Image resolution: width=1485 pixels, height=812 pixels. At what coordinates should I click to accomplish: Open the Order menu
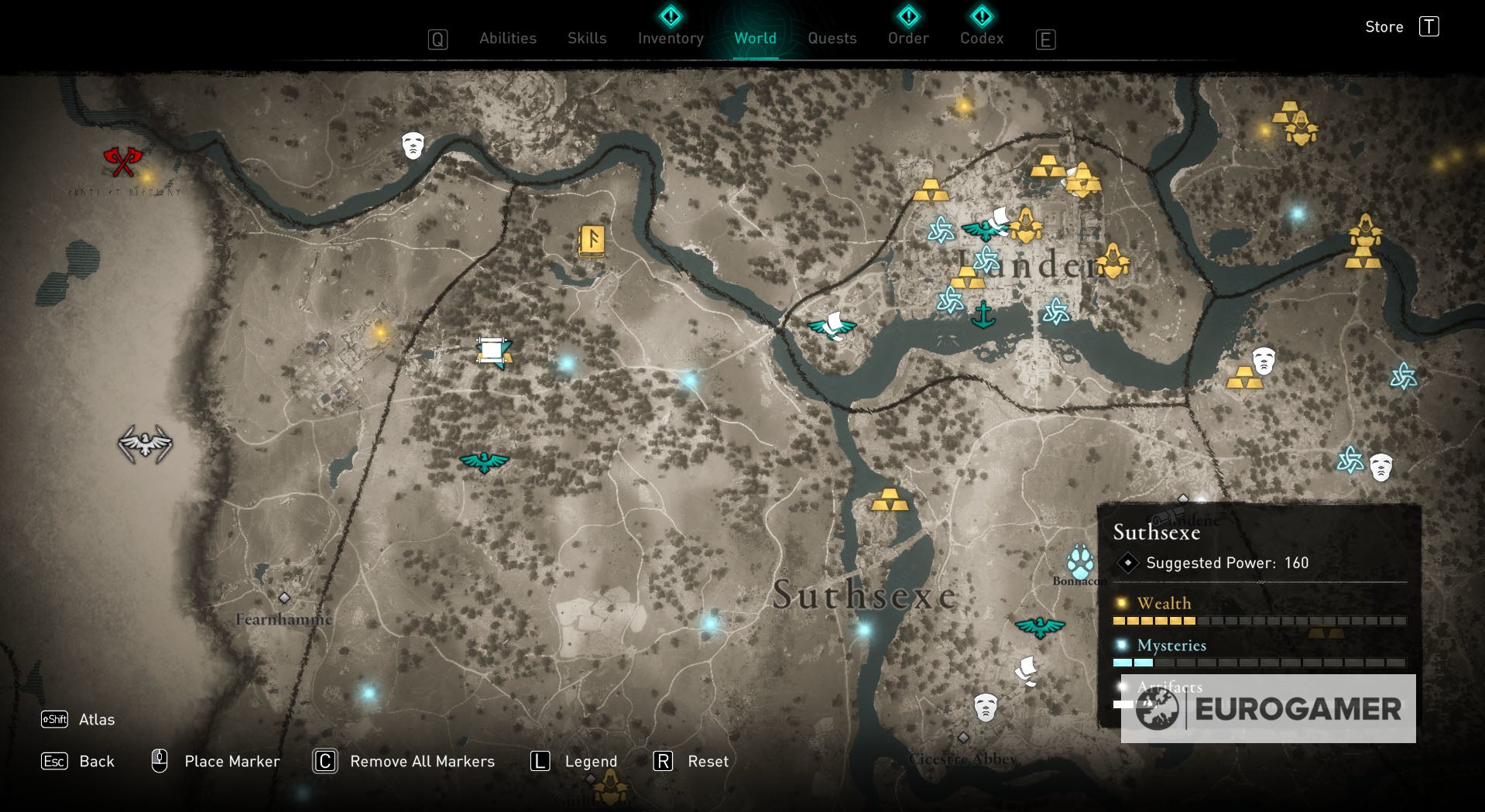907,38
